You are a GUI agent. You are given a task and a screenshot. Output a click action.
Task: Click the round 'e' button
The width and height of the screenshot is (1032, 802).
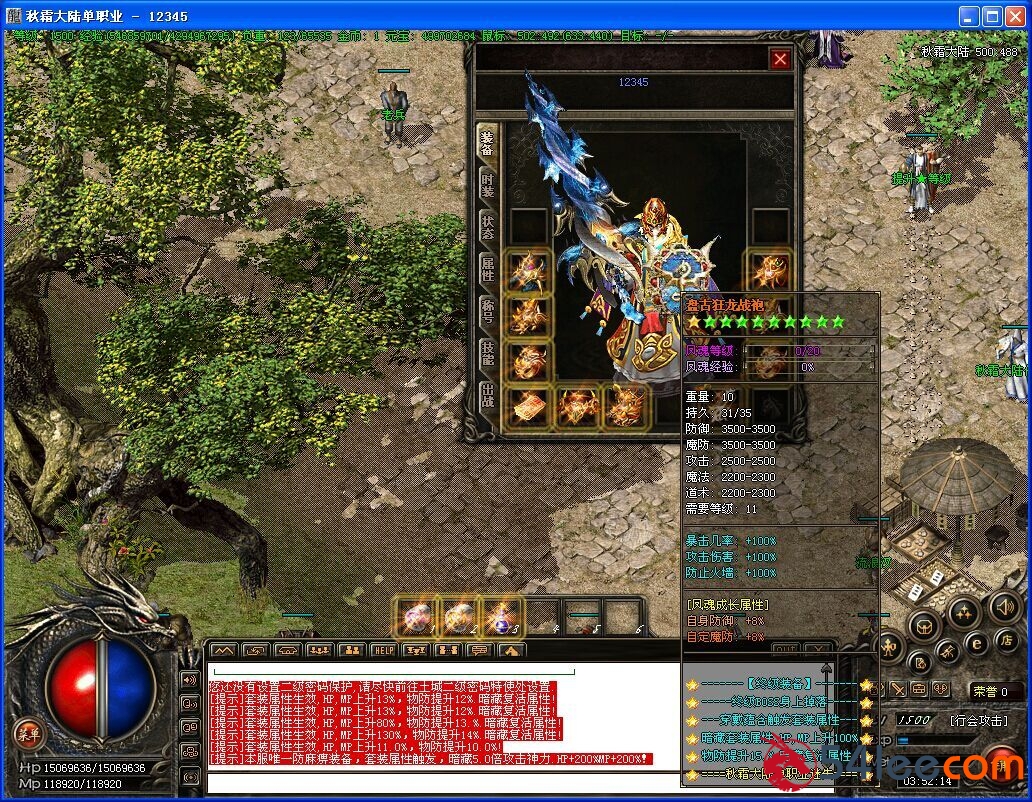pos(977,643)
